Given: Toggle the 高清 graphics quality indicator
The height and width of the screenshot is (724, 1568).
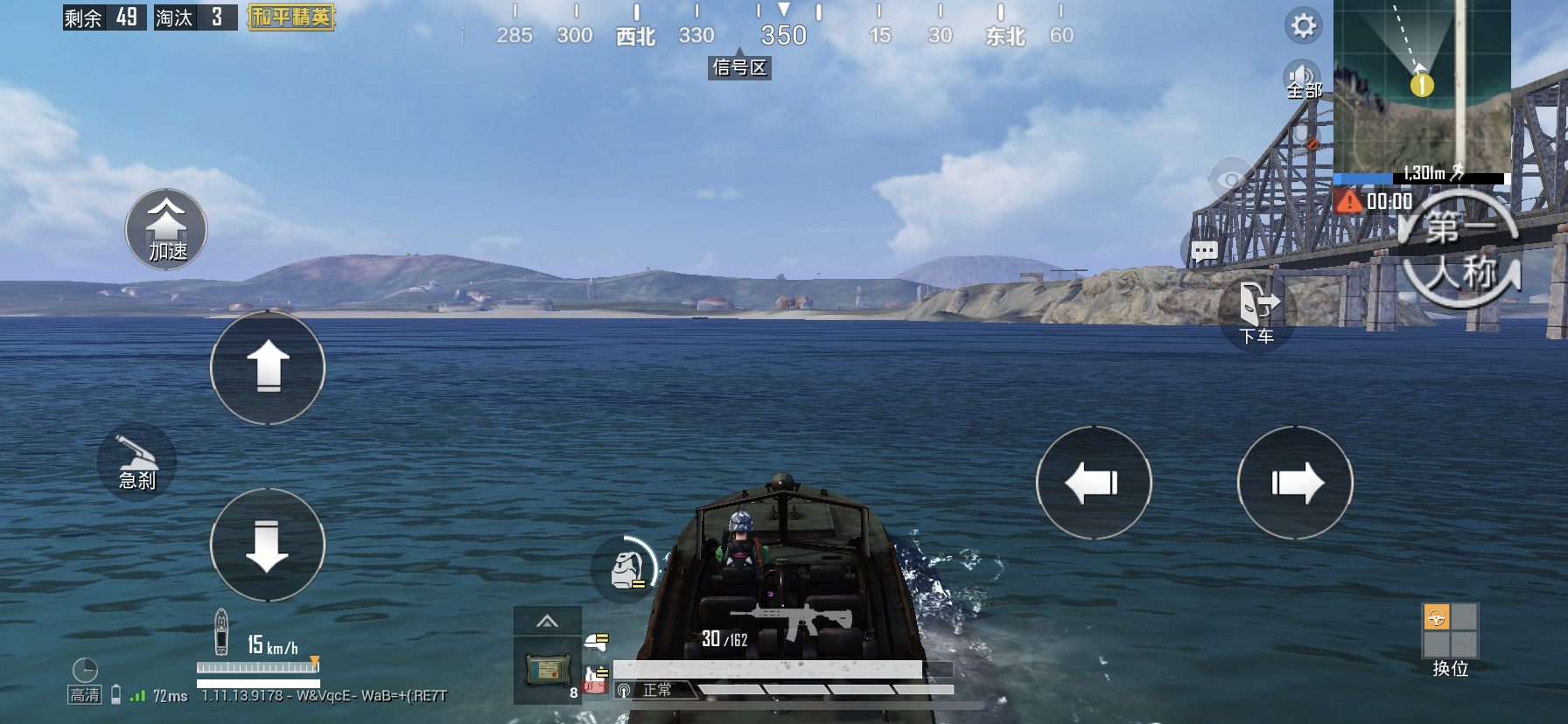Looking at the screenshot, I should pos(85,695).
